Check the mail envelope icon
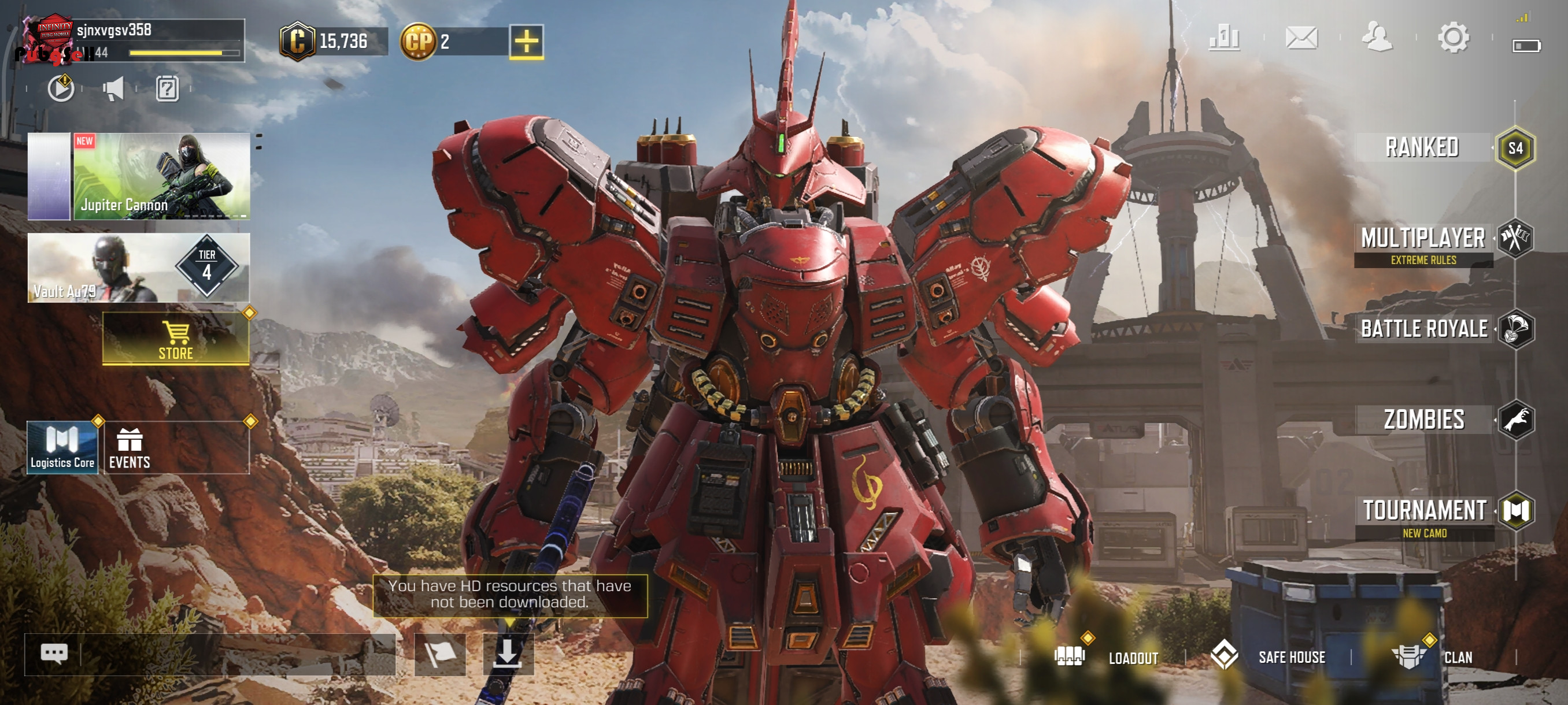This screenshot has width=1568, height=705. [x=1301, y=38]
